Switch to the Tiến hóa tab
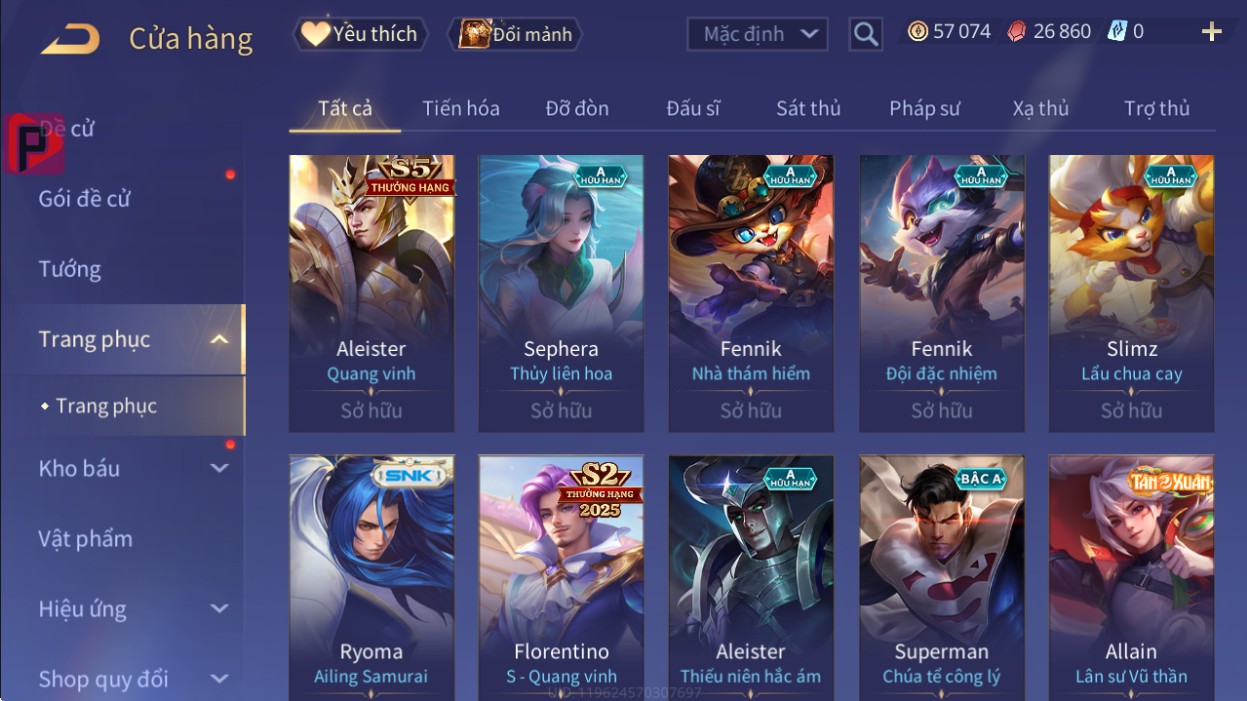This screenshot has width=1247, height=701. click(x=460, y=108)
